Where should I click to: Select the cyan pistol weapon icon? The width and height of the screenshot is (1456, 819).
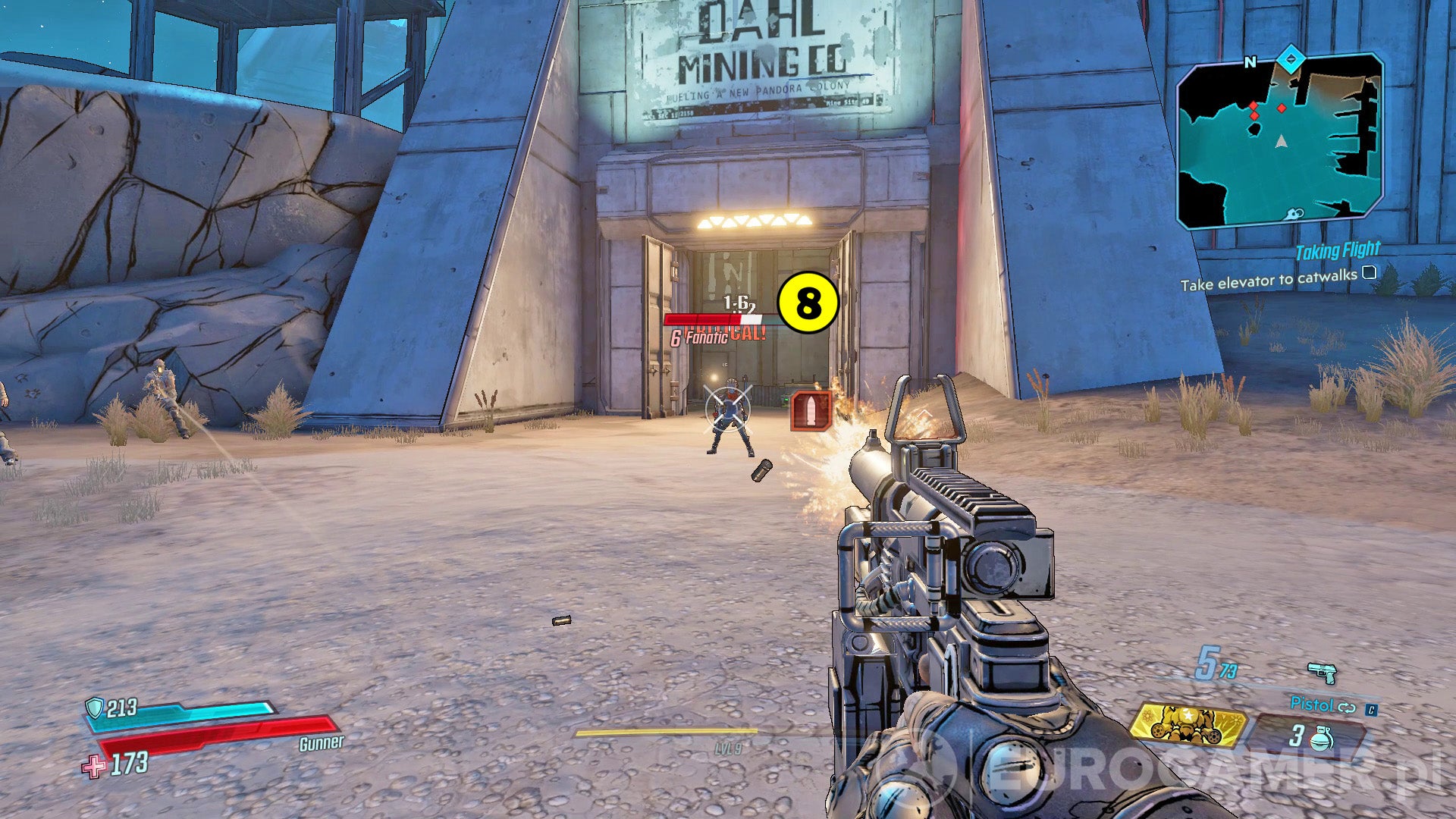[x=1323, y=673]
